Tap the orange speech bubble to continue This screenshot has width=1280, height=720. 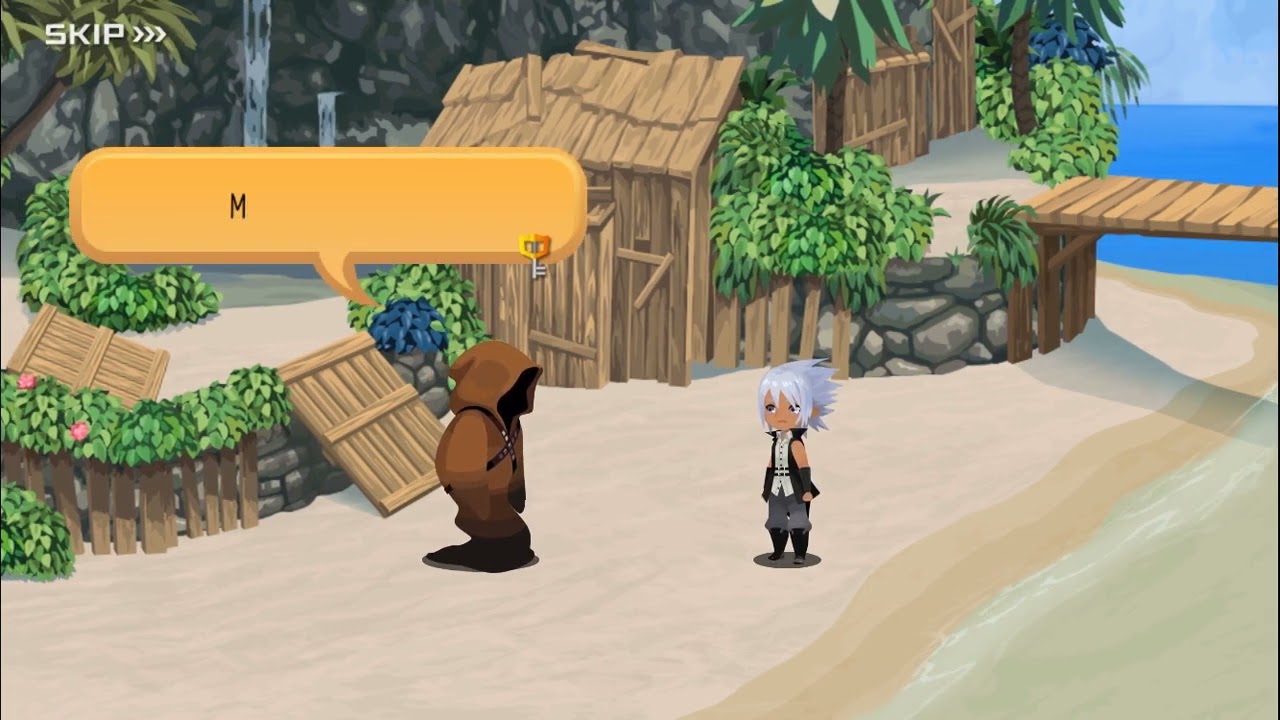point(328,205)
